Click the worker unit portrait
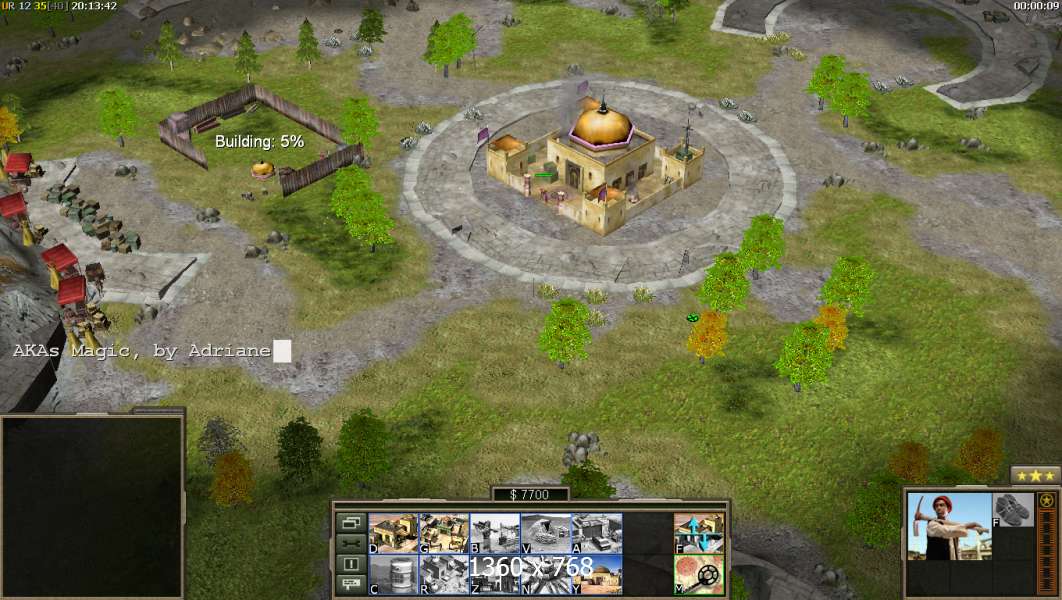 click(x=948, y=526)
